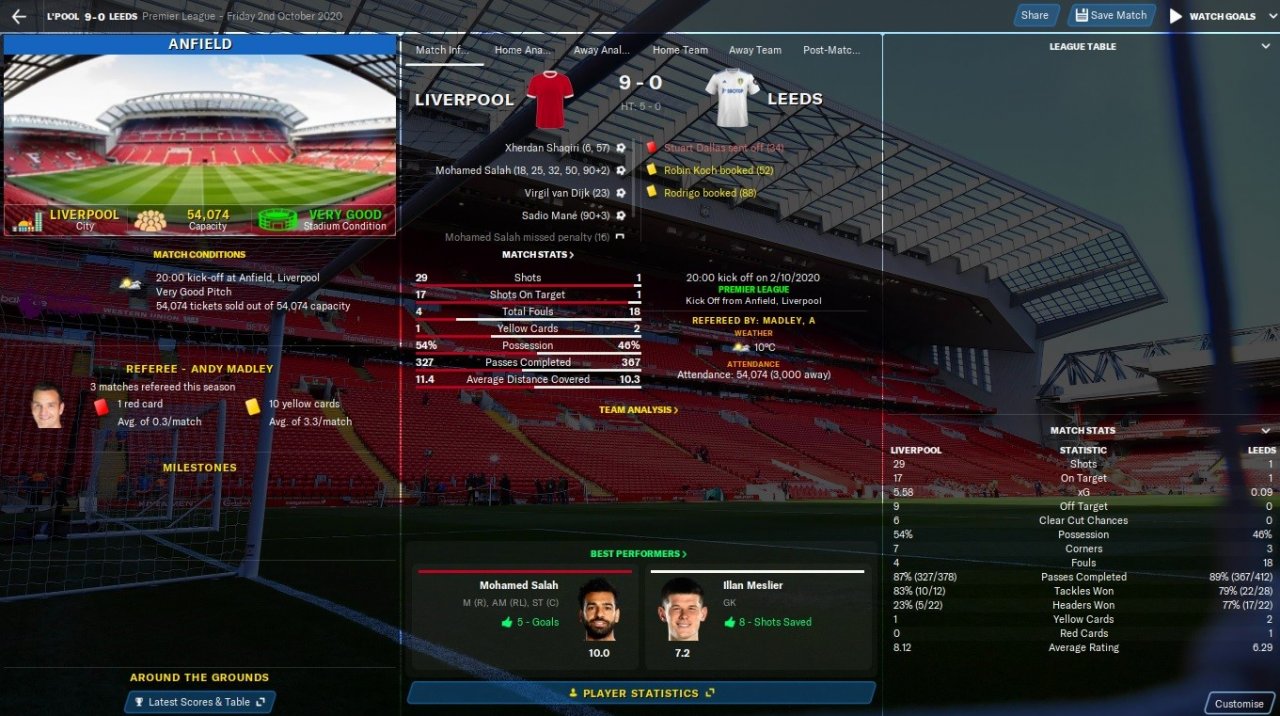Expand the Match Stats link

[x=538, y=255]
